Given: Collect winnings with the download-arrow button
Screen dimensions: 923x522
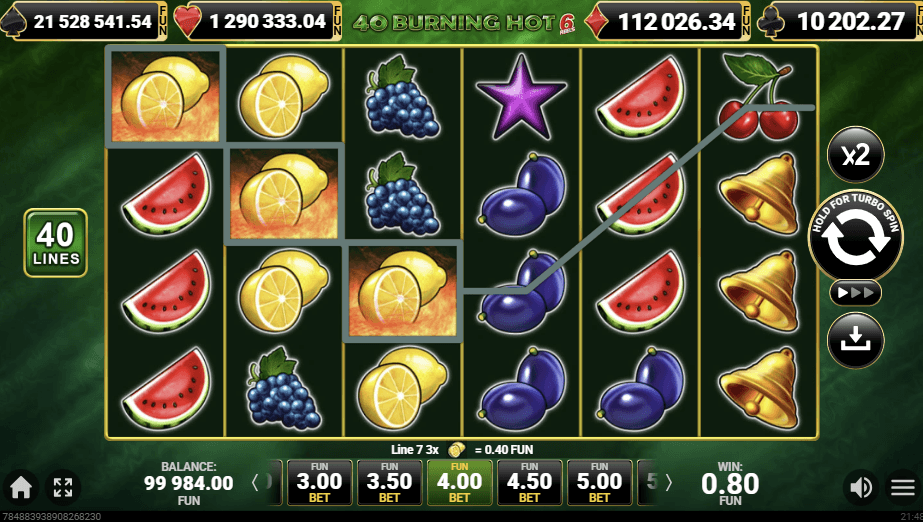Looking at the screenshot, I should pos(855,340).
